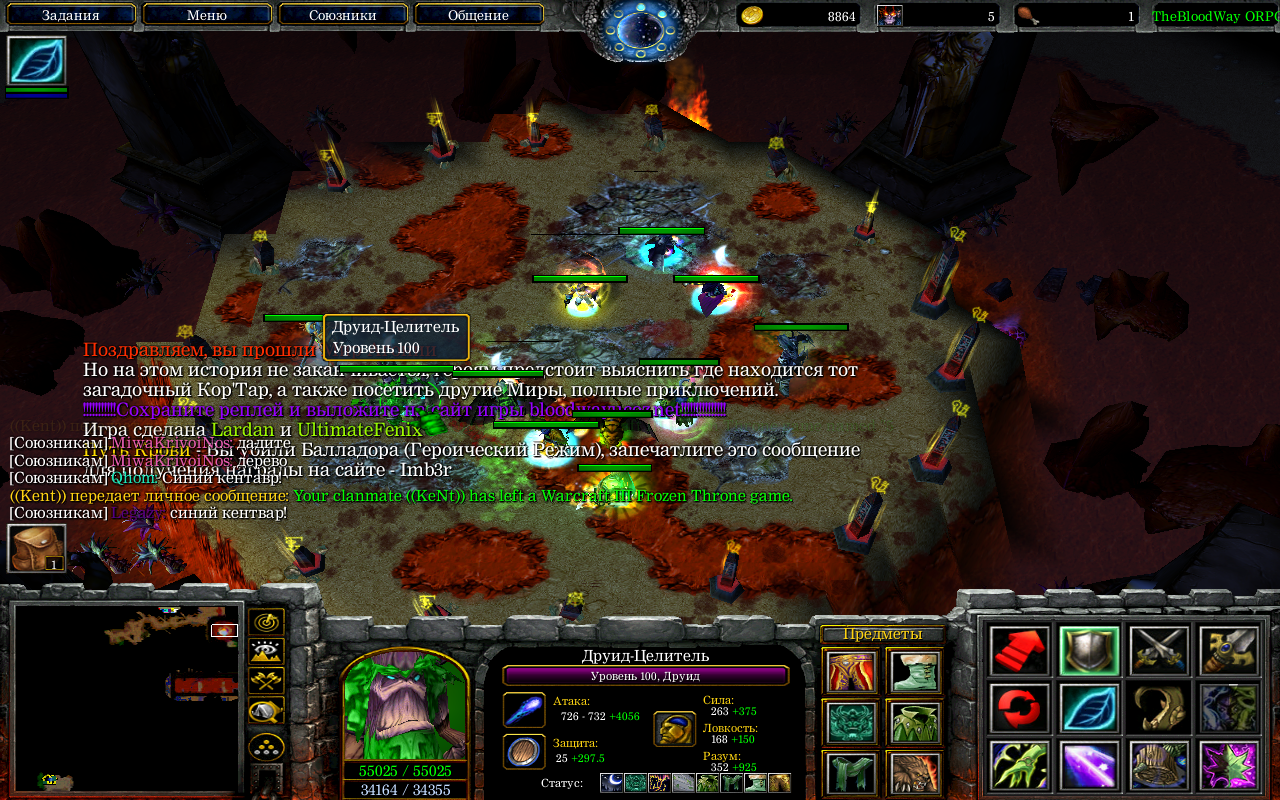
Task: Click on the minimap
Action: [126, 696]
